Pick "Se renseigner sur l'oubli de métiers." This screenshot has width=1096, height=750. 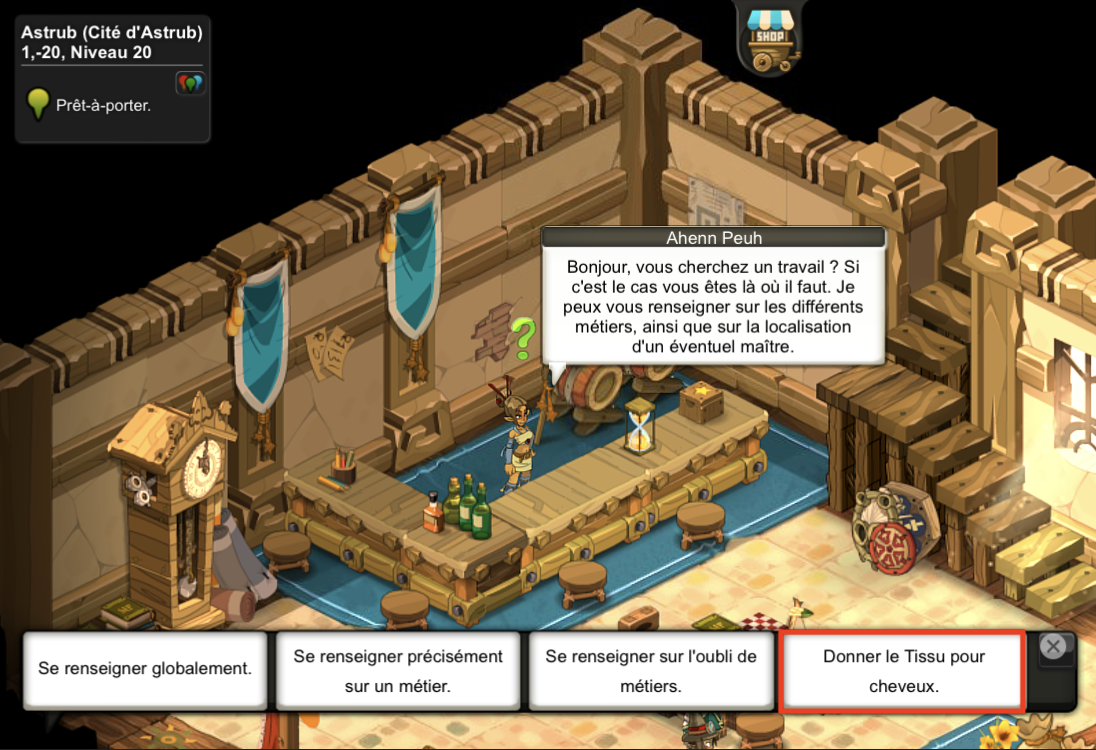651,671
